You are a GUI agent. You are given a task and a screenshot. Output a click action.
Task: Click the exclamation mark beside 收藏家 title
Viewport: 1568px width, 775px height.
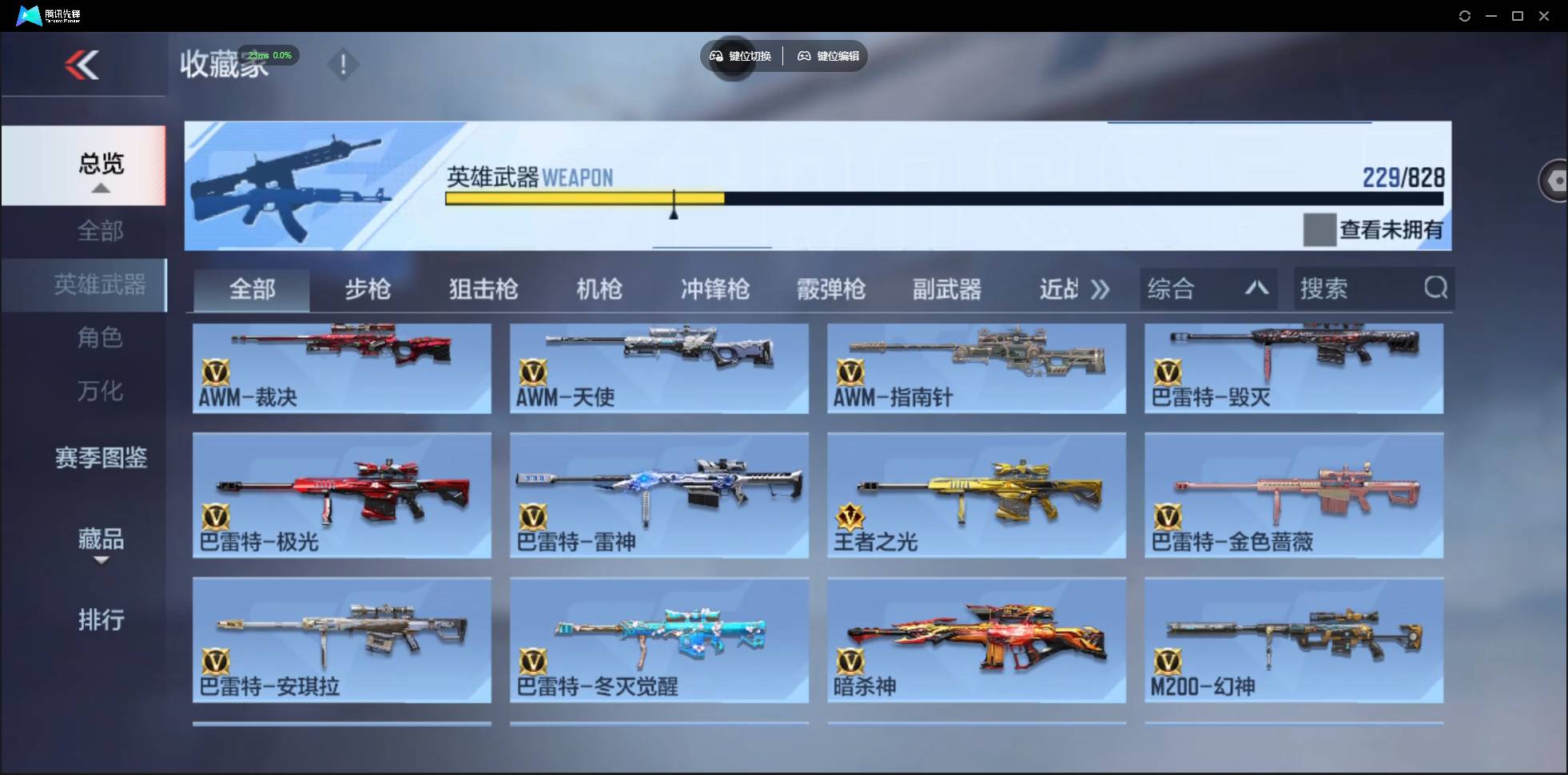point(344,64)
